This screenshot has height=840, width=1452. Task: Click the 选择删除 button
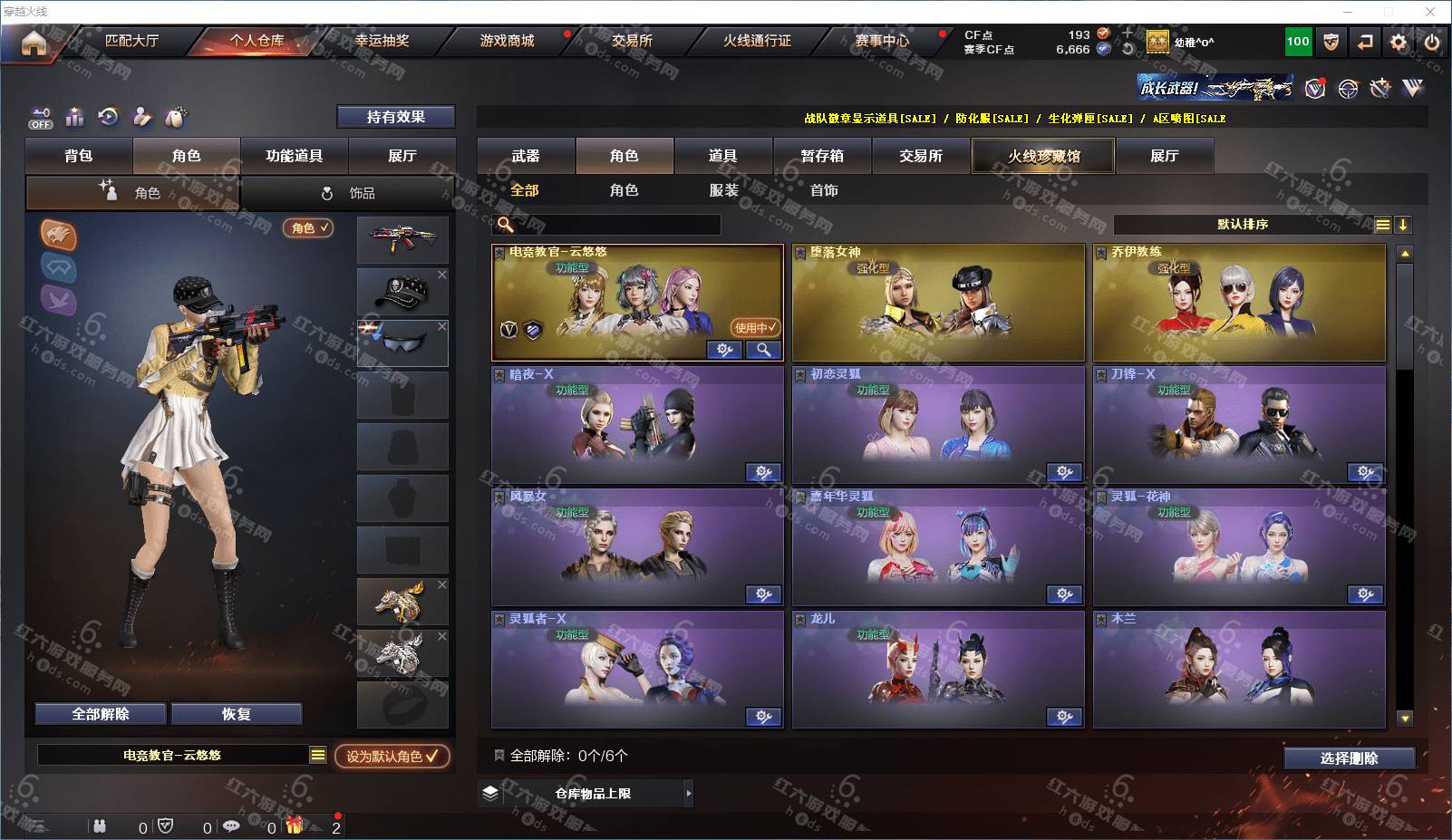(x=1349, y=758)
